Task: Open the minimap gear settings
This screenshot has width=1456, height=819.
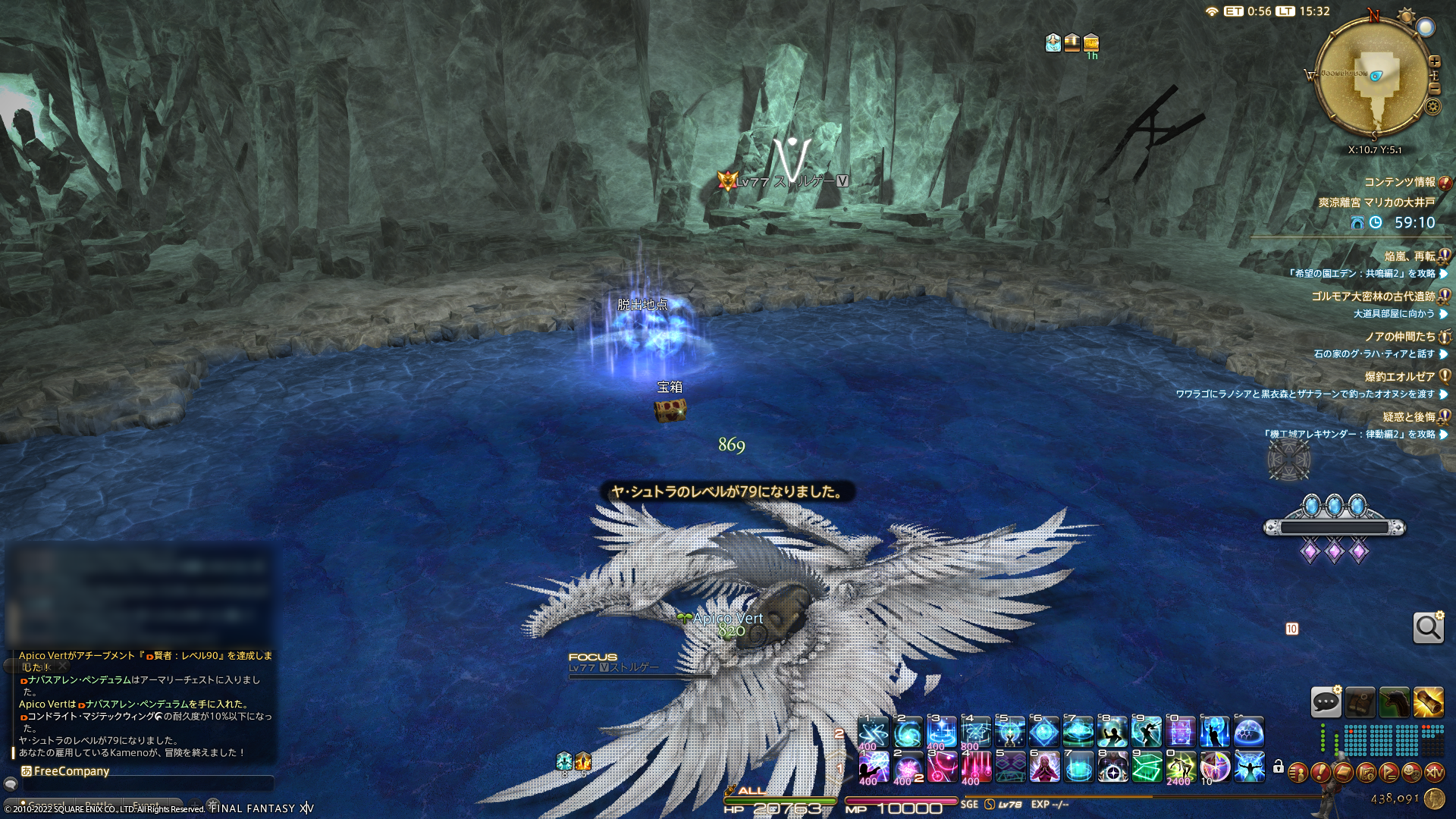Action: (x=1432, y=106)
